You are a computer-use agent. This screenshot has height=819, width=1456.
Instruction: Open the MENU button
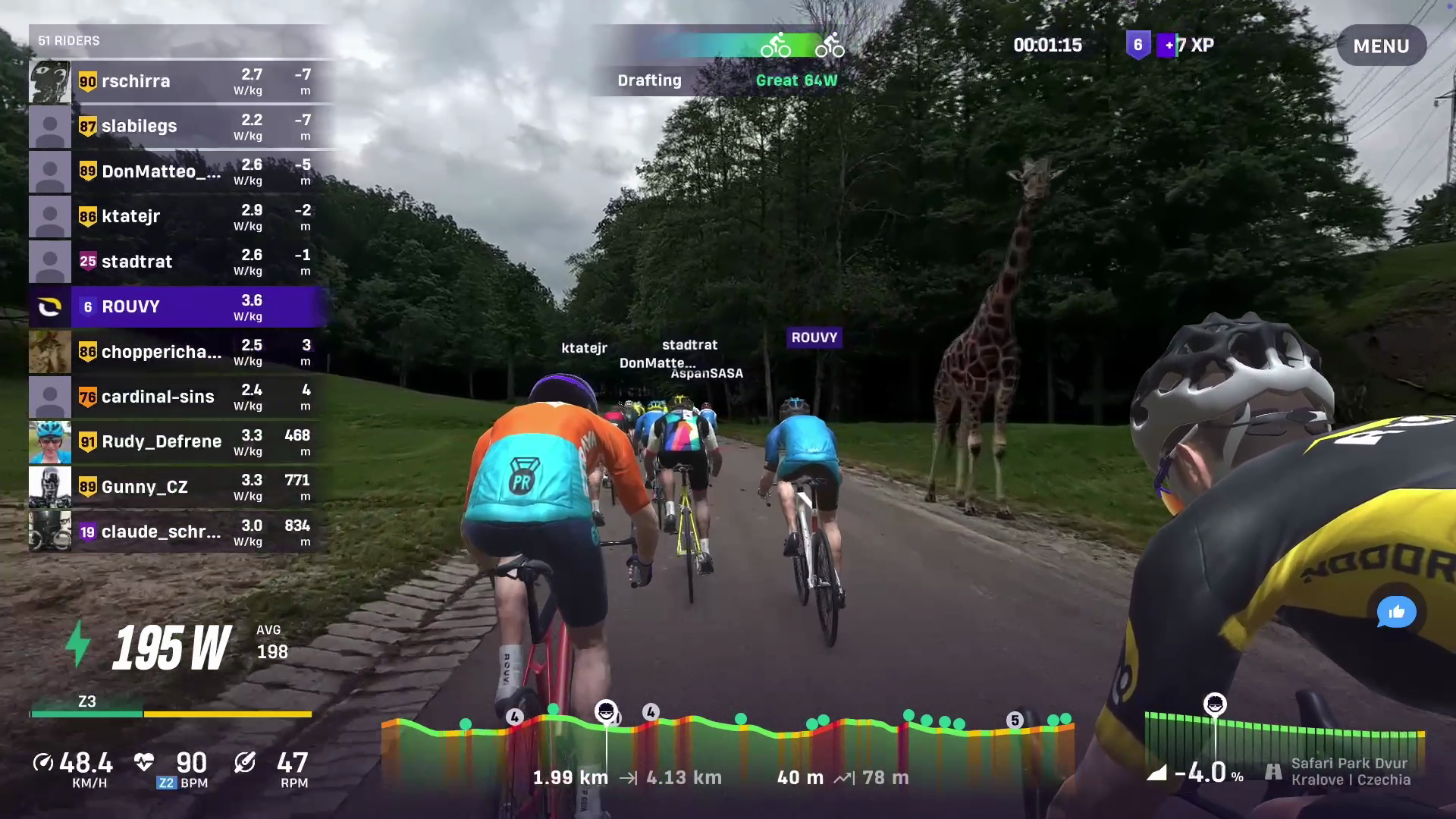(x=1380, y=46)
